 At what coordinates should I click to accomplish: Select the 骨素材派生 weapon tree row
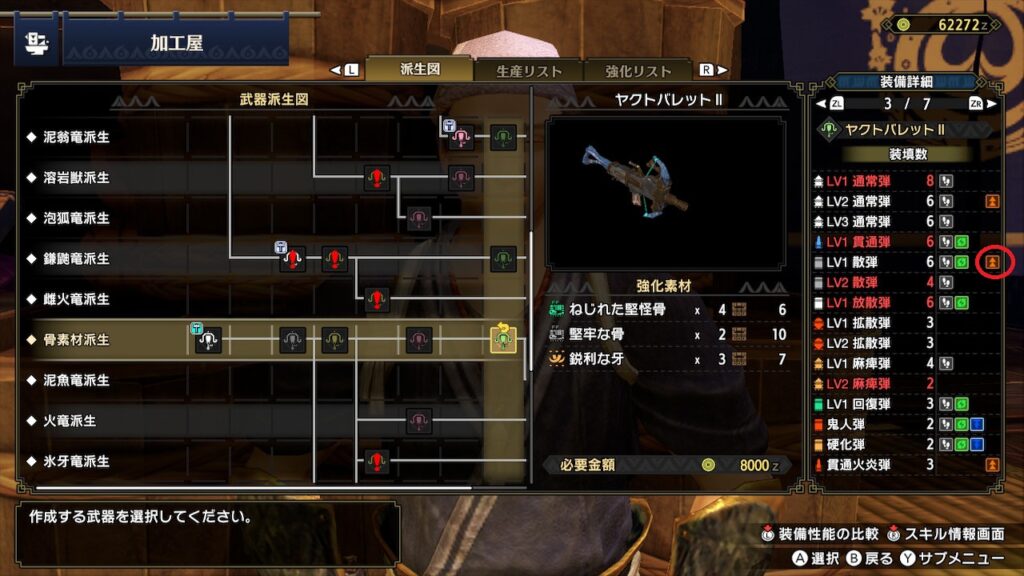click(70, 340)
